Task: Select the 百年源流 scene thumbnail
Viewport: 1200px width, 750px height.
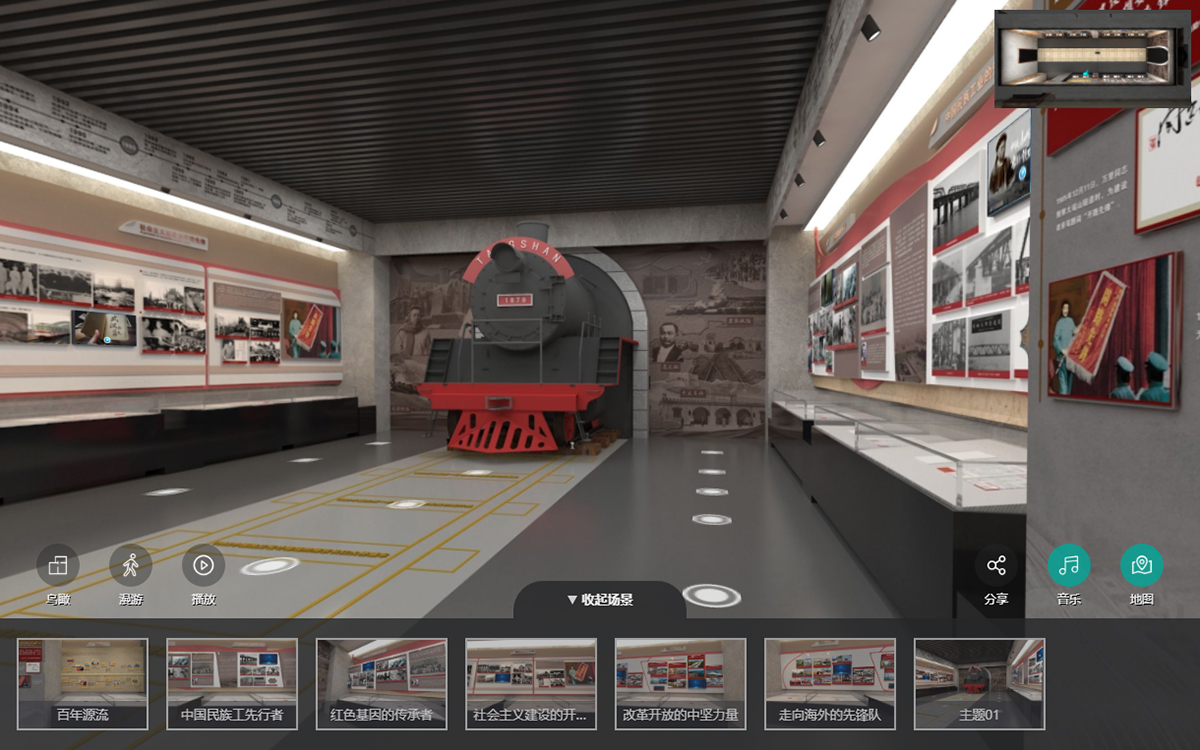Action: tap(83, 684)
